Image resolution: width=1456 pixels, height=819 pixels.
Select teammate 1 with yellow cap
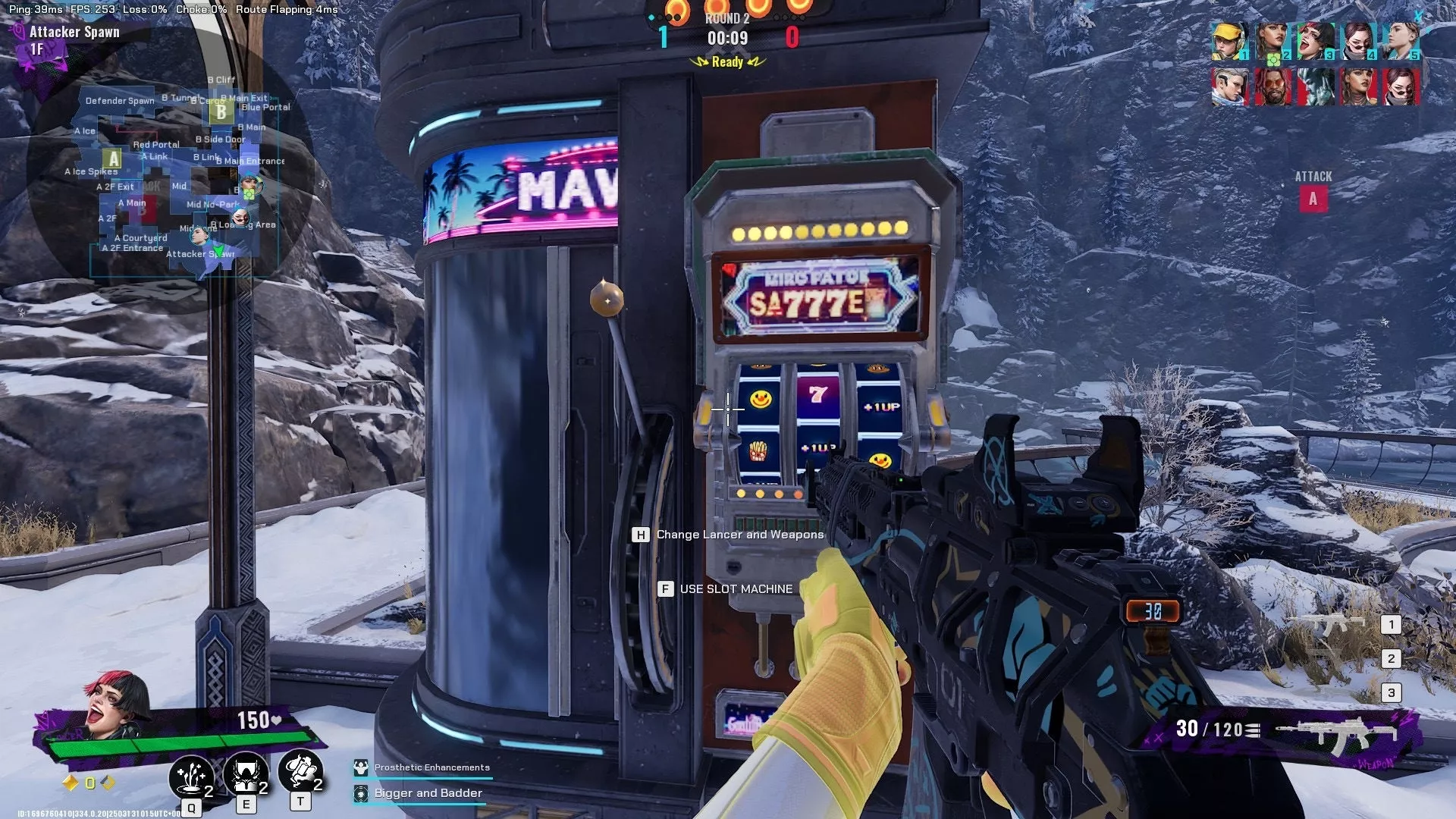coord(1229,42)
